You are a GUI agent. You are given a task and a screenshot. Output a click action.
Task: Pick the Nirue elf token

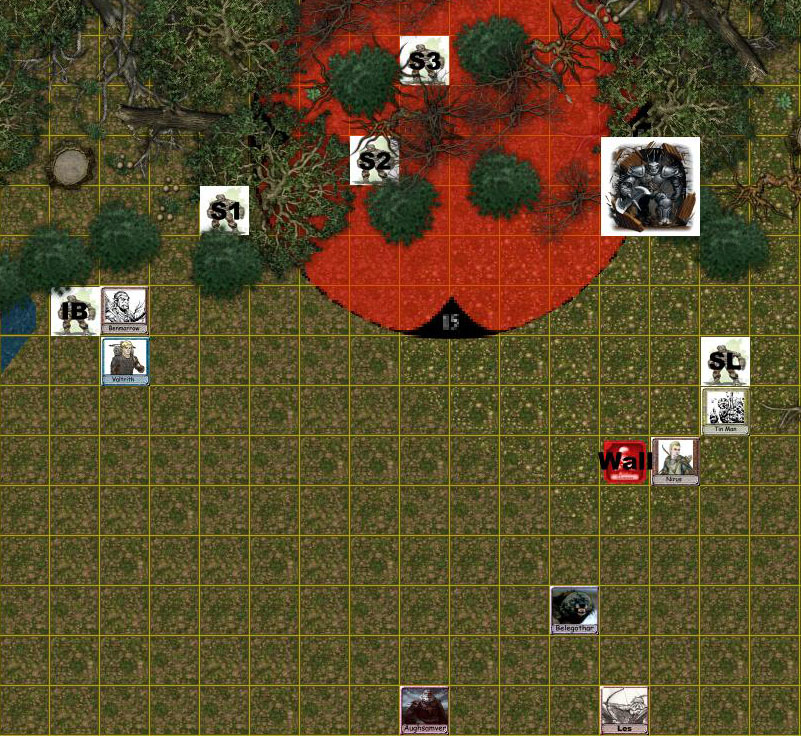(675, 461)
